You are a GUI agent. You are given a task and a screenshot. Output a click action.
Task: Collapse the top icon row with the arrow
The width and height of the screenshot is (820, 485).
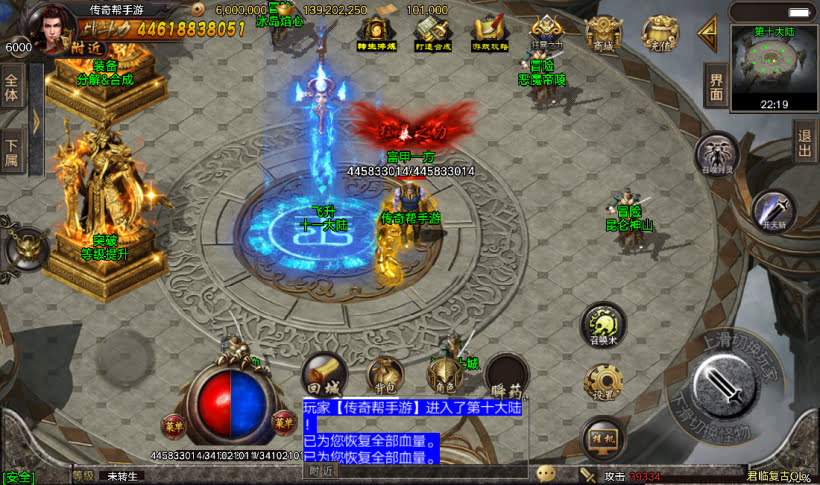(x=708, y=34)
